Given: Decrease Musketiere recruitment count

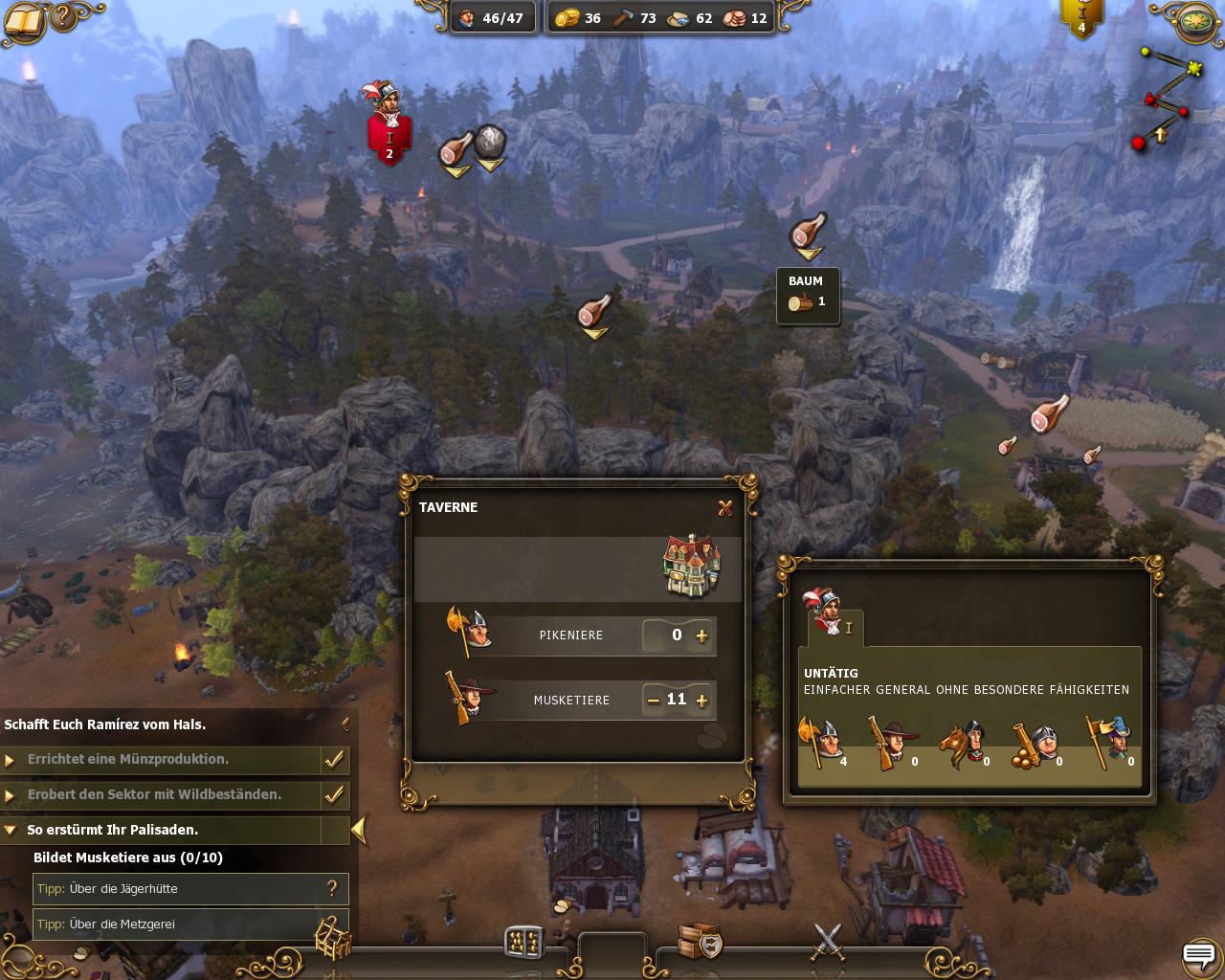Looking at the screenshot, I should coord(653,701).
